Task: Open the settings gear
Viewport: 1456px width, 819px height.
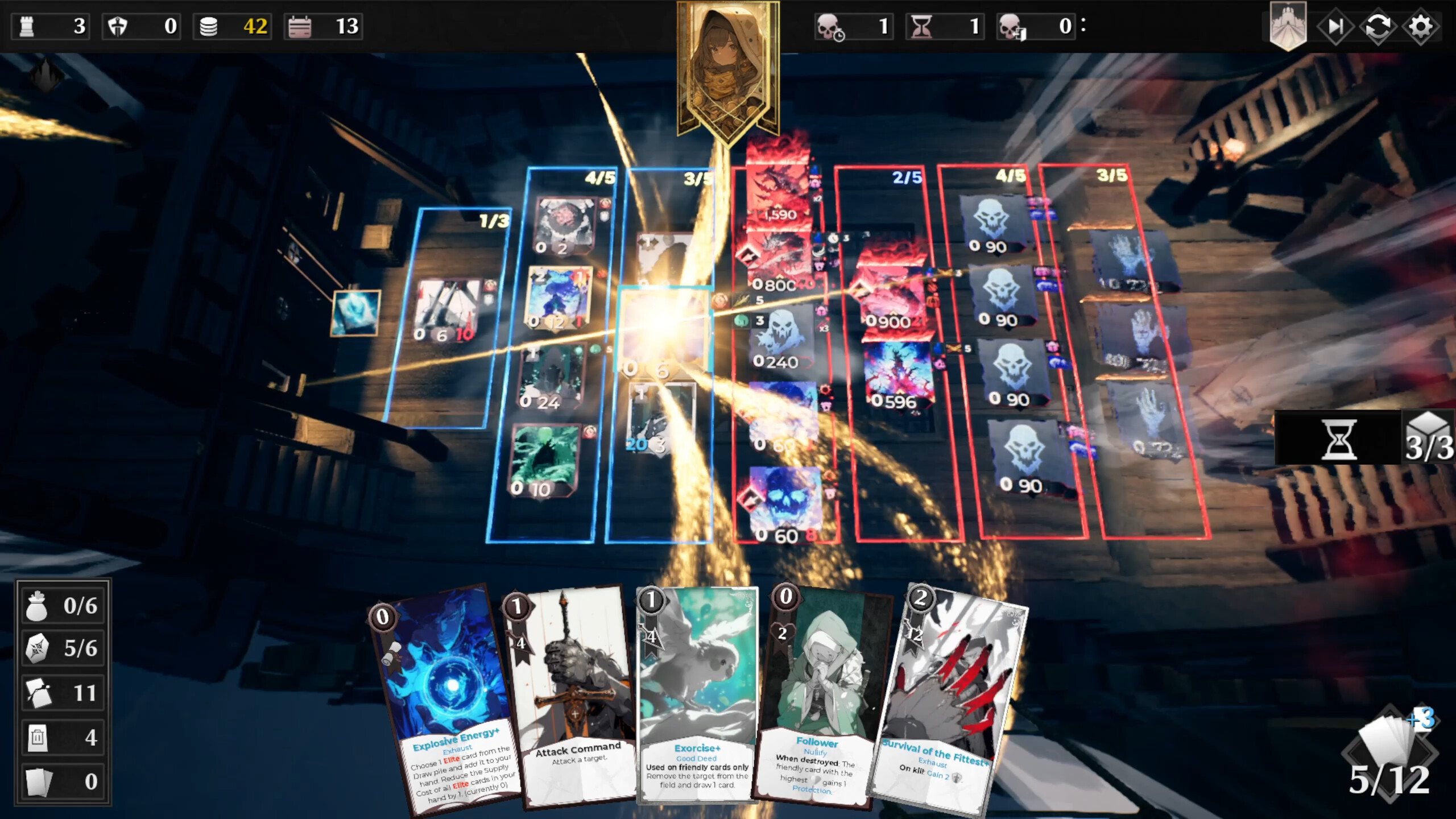Action: tap(1422, 26)
